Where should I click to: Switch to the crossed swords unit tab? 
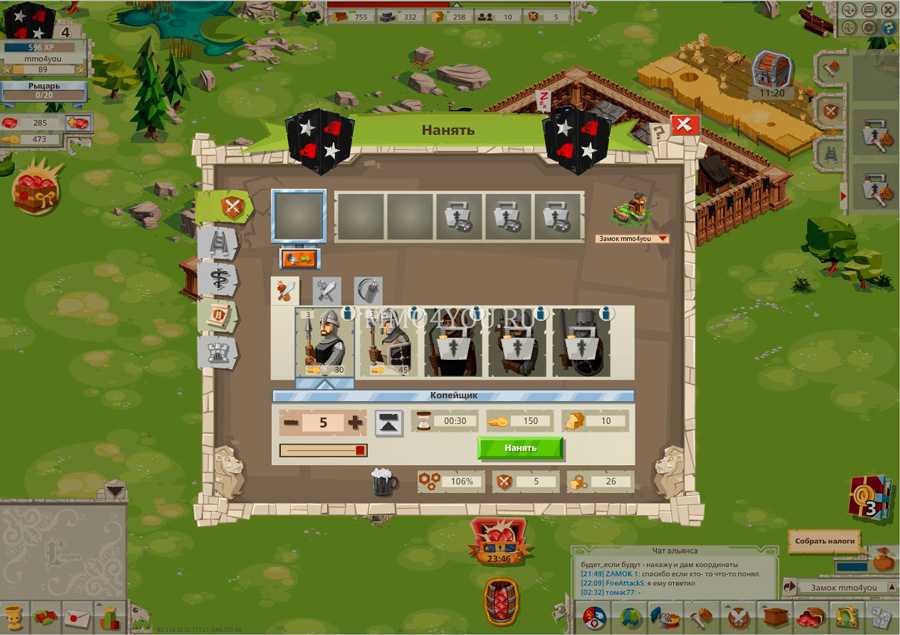(327, 291)
